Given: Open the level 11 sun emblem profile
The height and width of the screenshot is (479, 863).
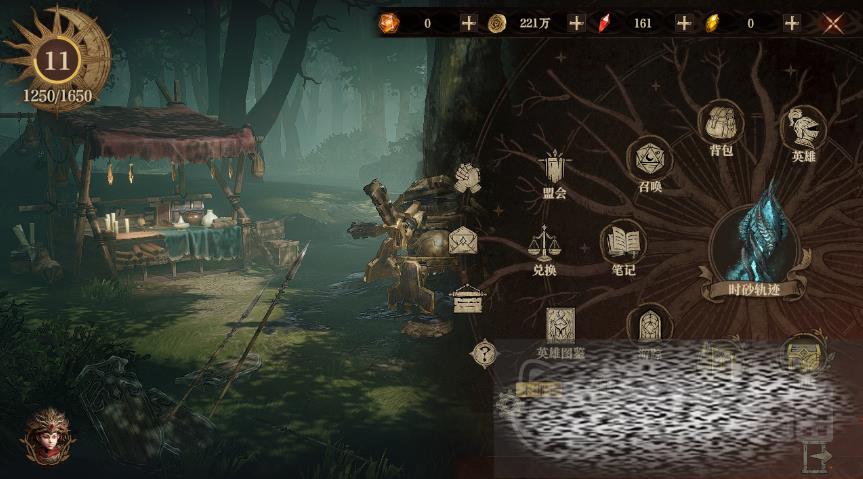Looking at the screenshot, I should tap(57, 60).
